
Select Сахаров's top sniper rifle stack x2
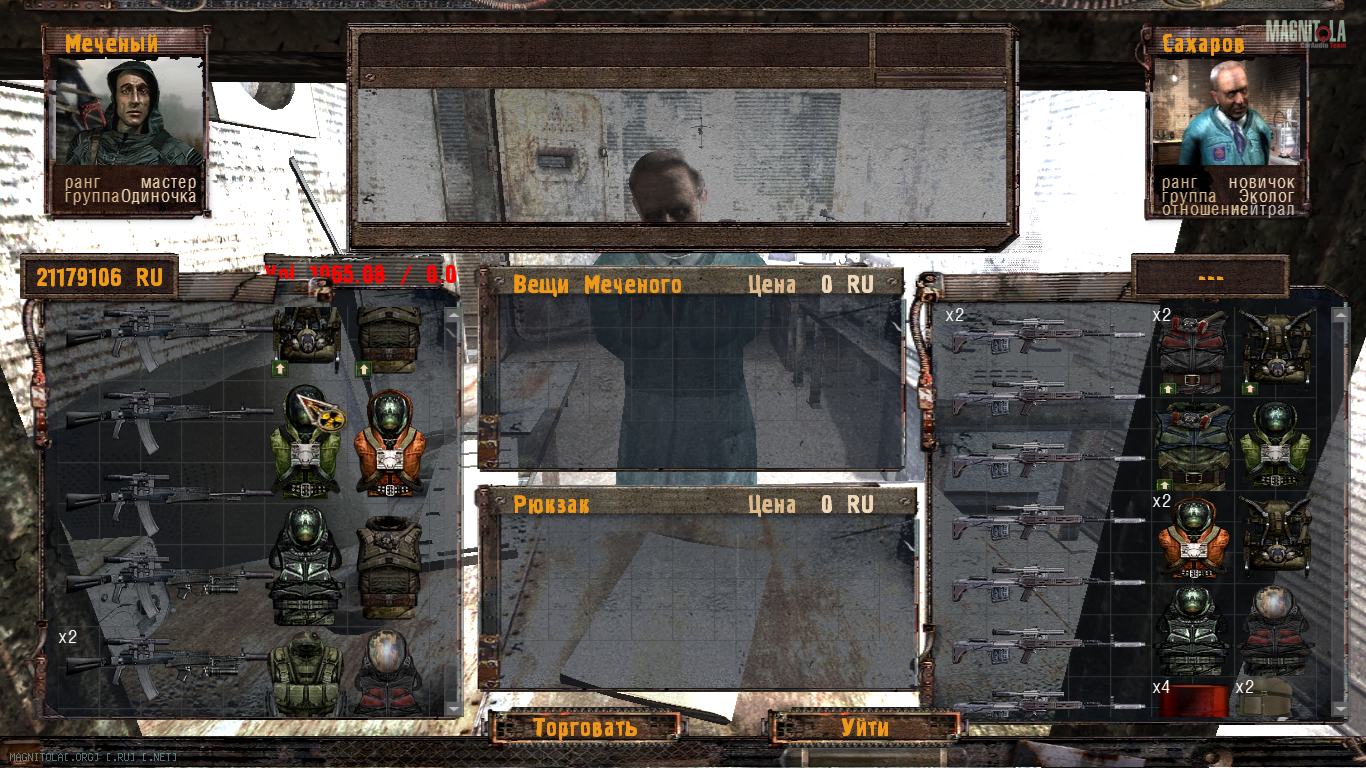pos(1040,335)
